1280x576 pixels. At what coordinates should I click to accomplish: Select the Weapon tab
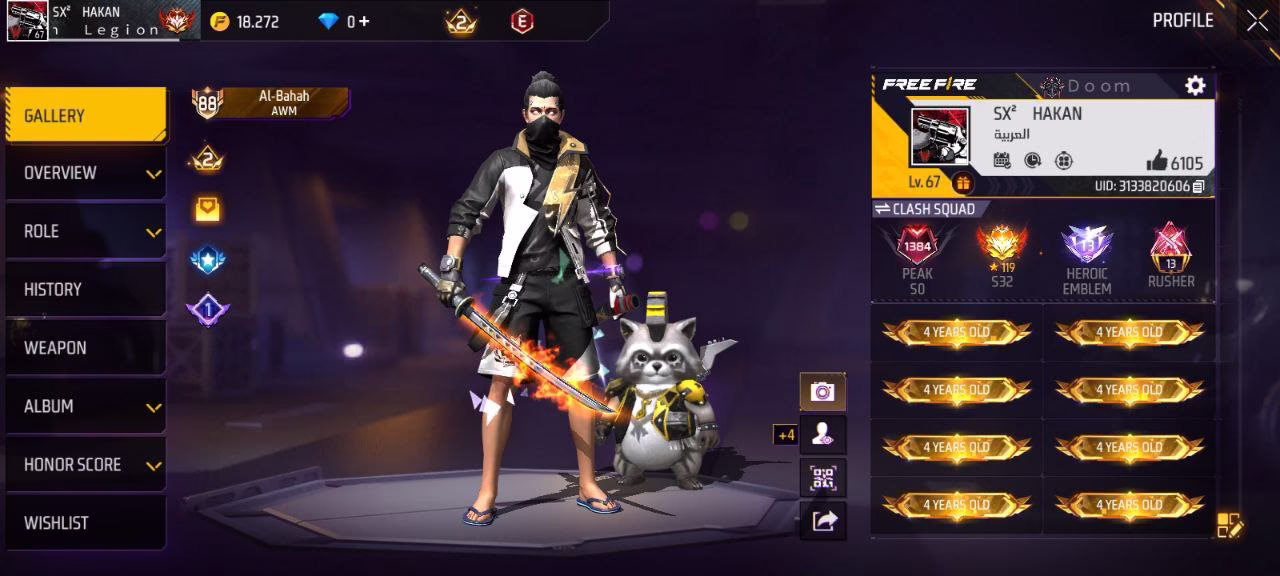(86, 348)
